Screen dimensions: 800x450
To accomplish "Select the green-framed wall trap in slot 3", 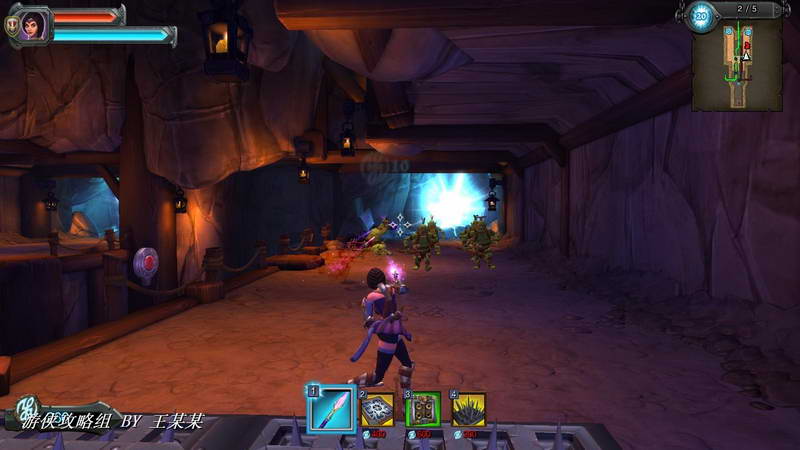I will coord(424,409).
